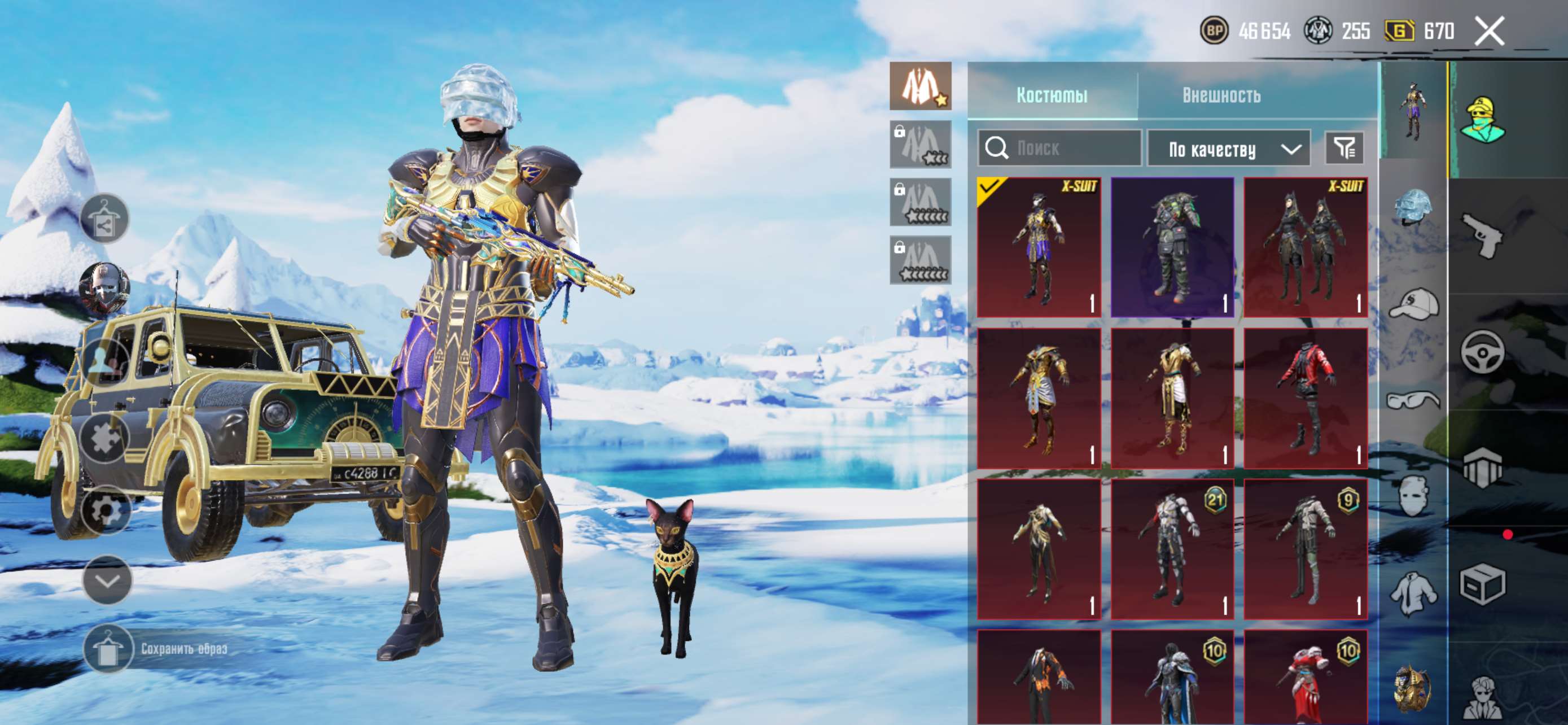Select the equipped purple-gold X-Suit outfit
This screenshot has width=1568, height=725.
(x=1039, y=247)
